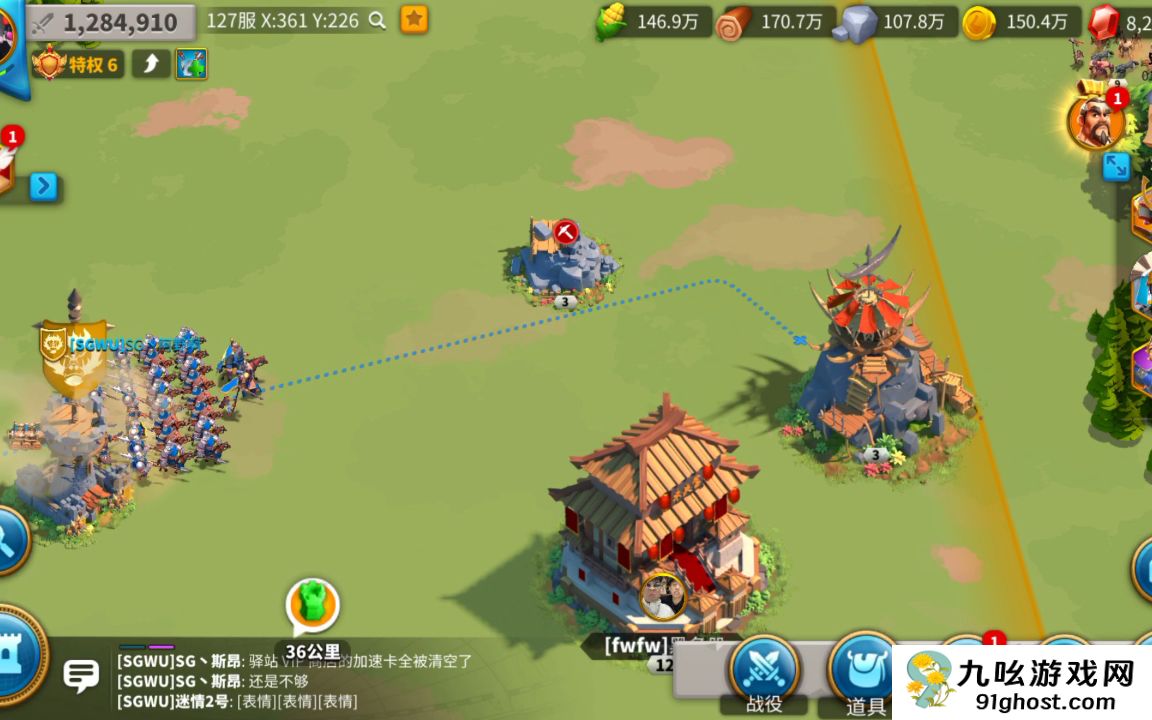Click the orange star bookmark button
Screen dimensions: 1152x720
point(414,19)
